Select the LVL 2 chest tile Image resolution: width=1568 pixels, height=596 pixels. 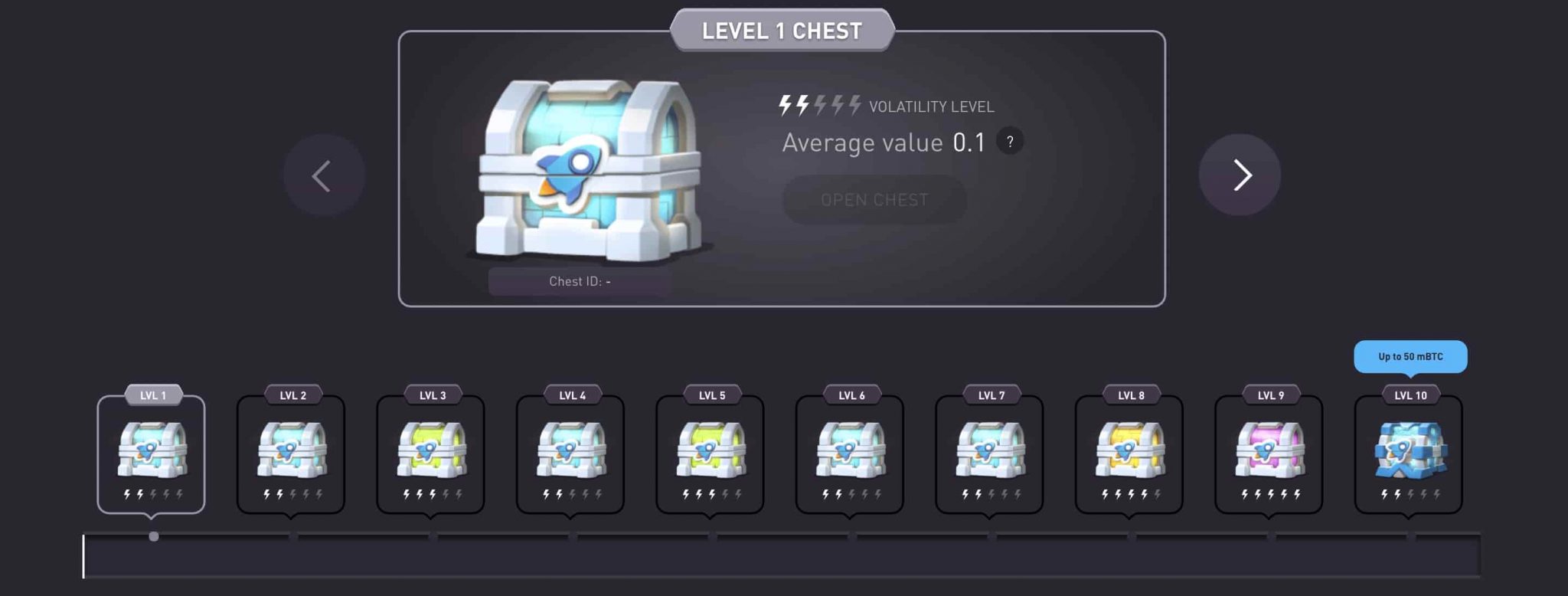click(291, 454)
